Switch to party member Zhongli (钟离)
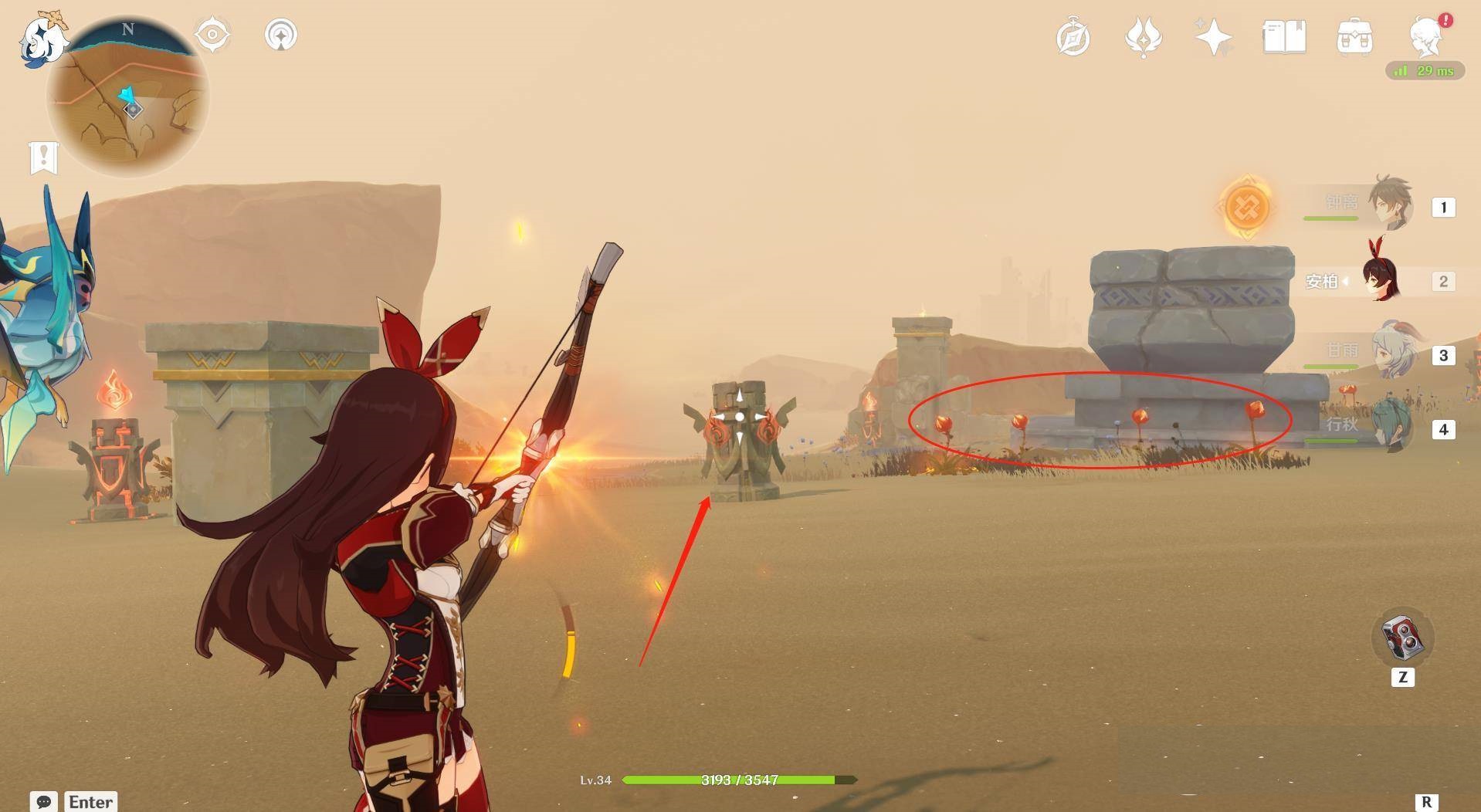Image resolution: width=1481 pixels, height=812 pixels. point(1390,205)
